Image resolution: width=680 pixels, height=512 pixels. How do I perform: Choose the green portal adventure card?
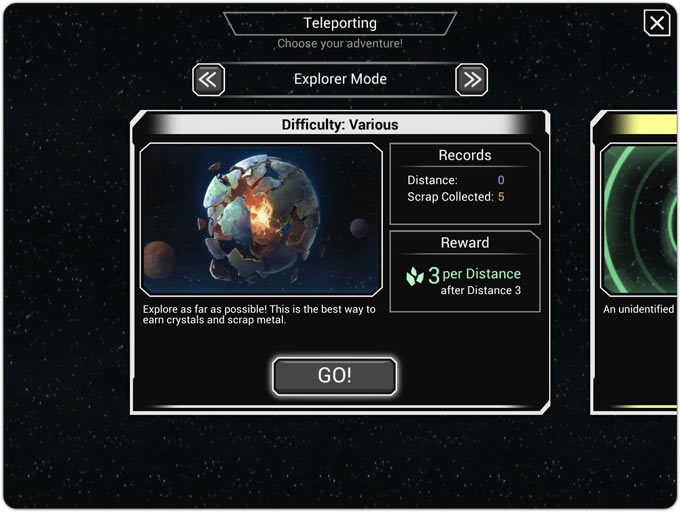click(x=638, y=260)
